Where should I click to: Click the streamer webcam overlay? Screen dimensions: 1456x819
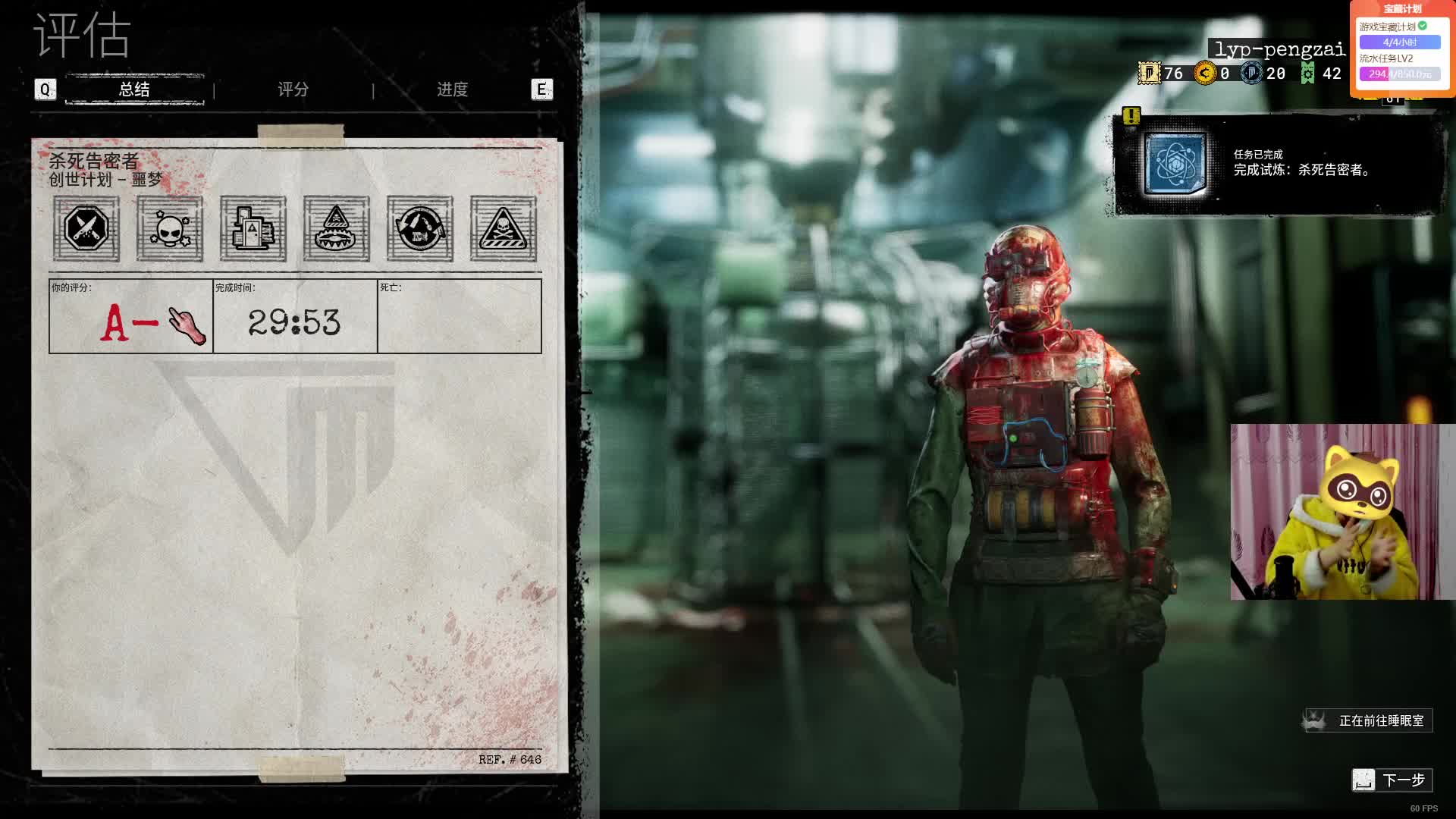[1342, 512]
